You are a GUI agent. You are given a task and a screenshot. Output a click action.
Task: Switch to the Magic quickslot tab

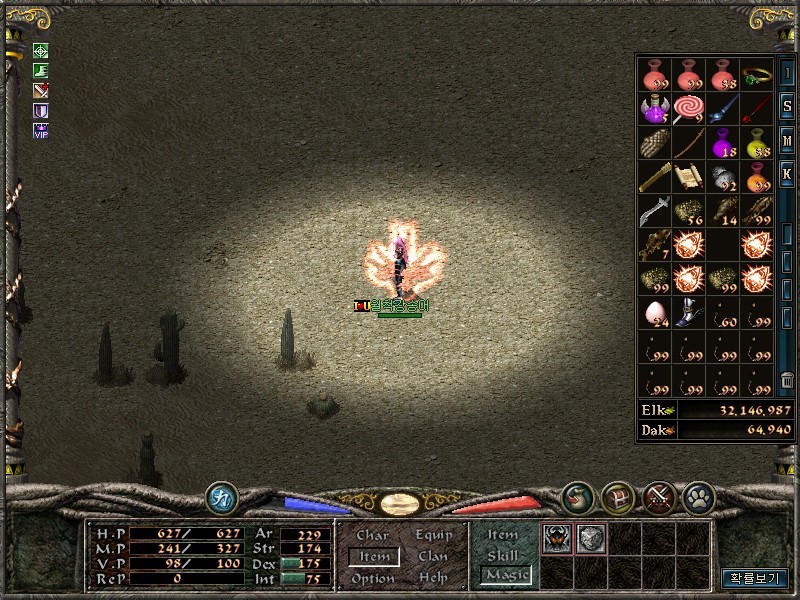click(x=505, y=575)
